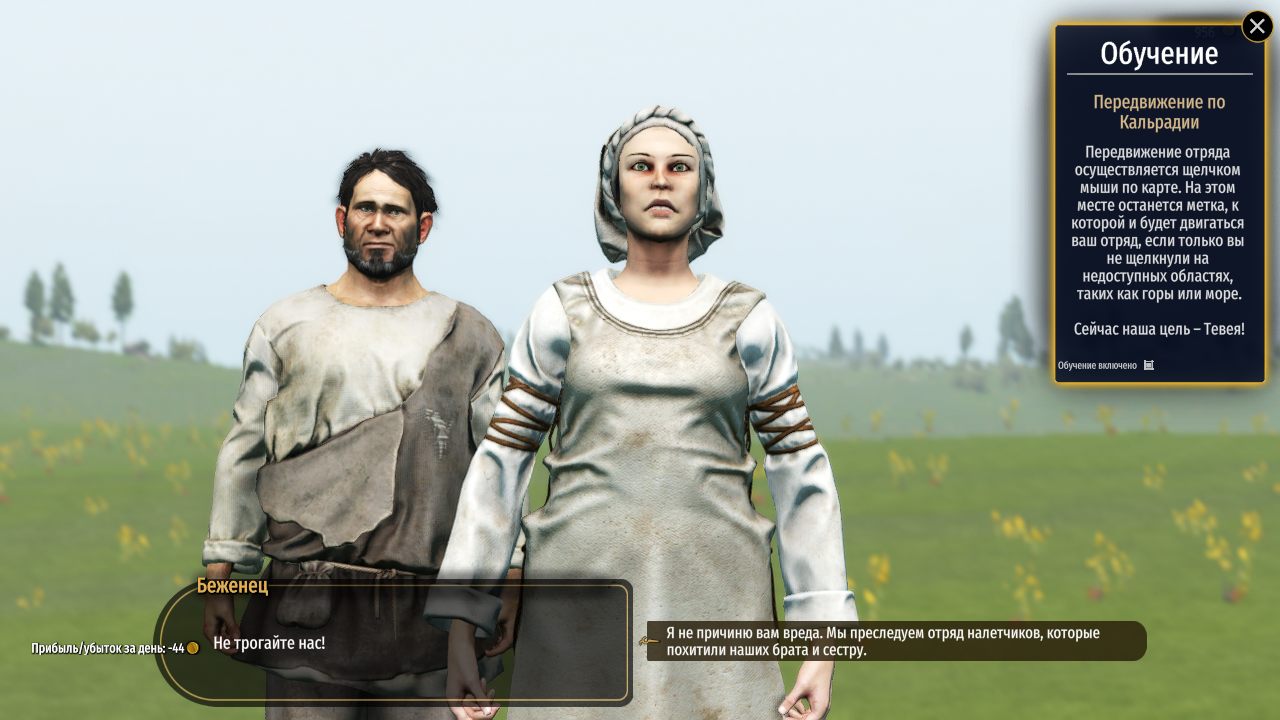The image size is (1280, 720).
Task: Choose the reply "Я не причиню вам вреда"
Action: 895,641
